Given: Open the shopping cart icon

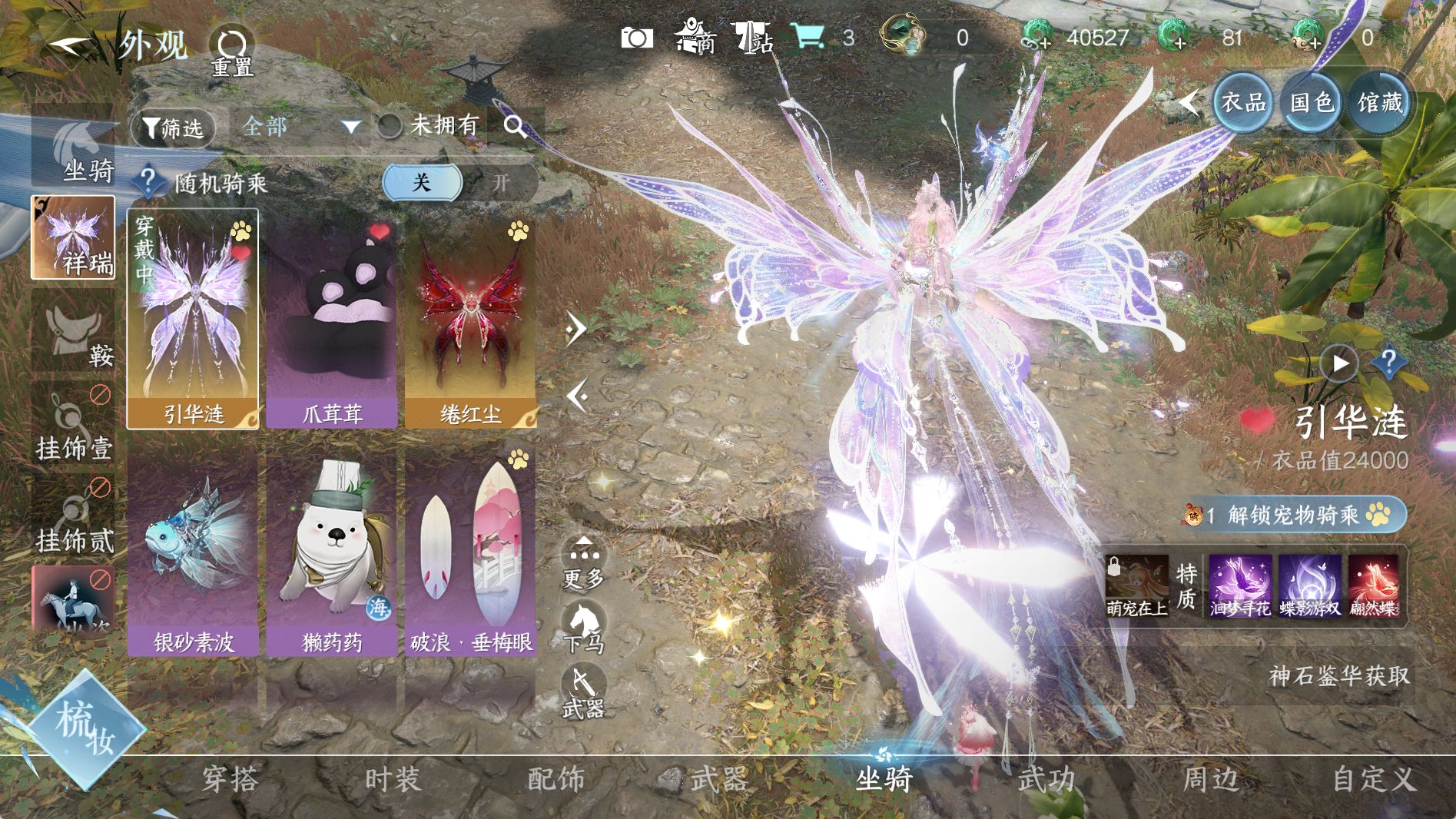Looking at the screenshot, I should pyautogui.click(x=807, y=36).
